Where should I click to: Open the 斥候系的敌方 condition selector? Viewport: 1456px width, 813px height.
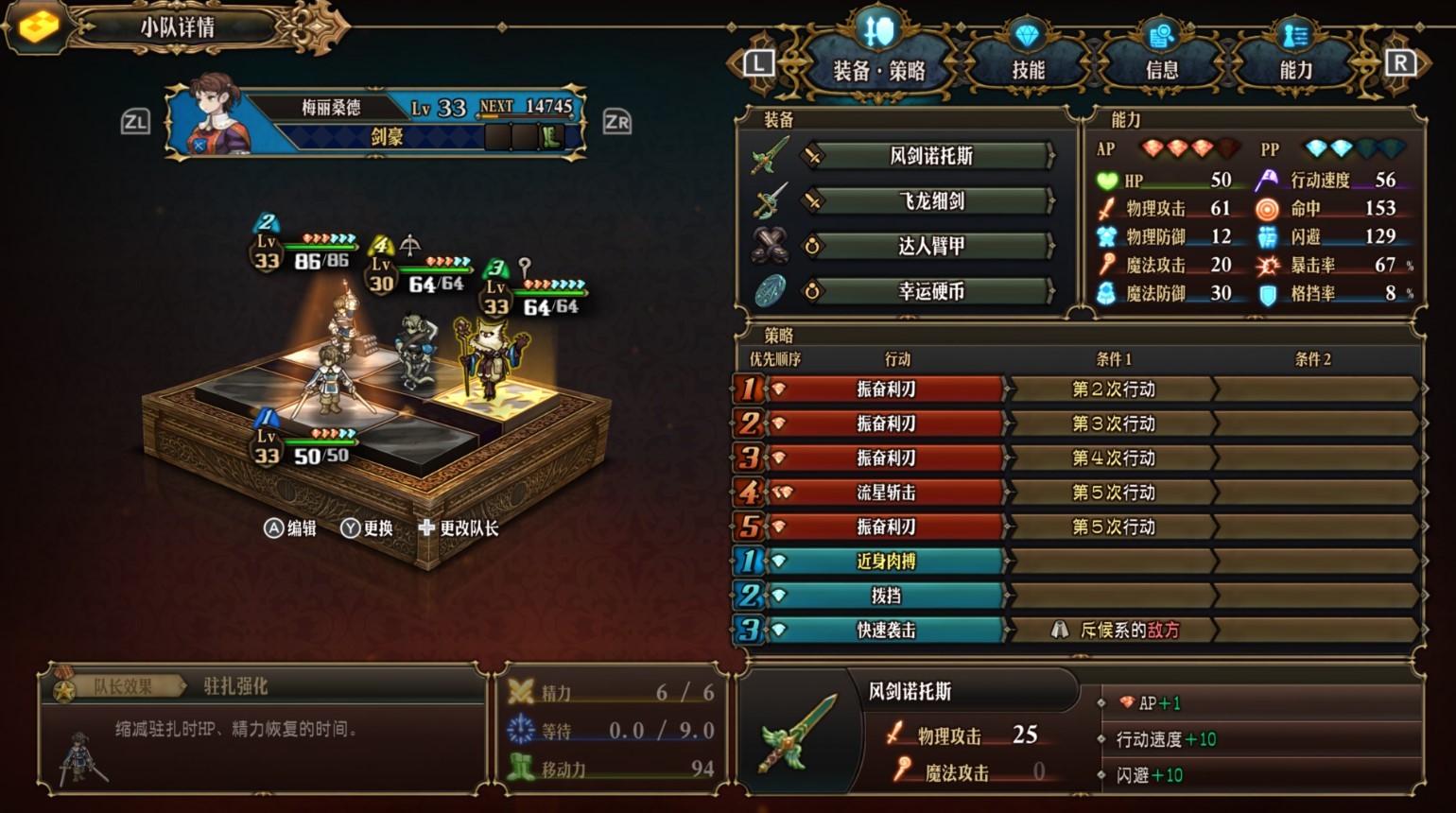[1114, 629]
